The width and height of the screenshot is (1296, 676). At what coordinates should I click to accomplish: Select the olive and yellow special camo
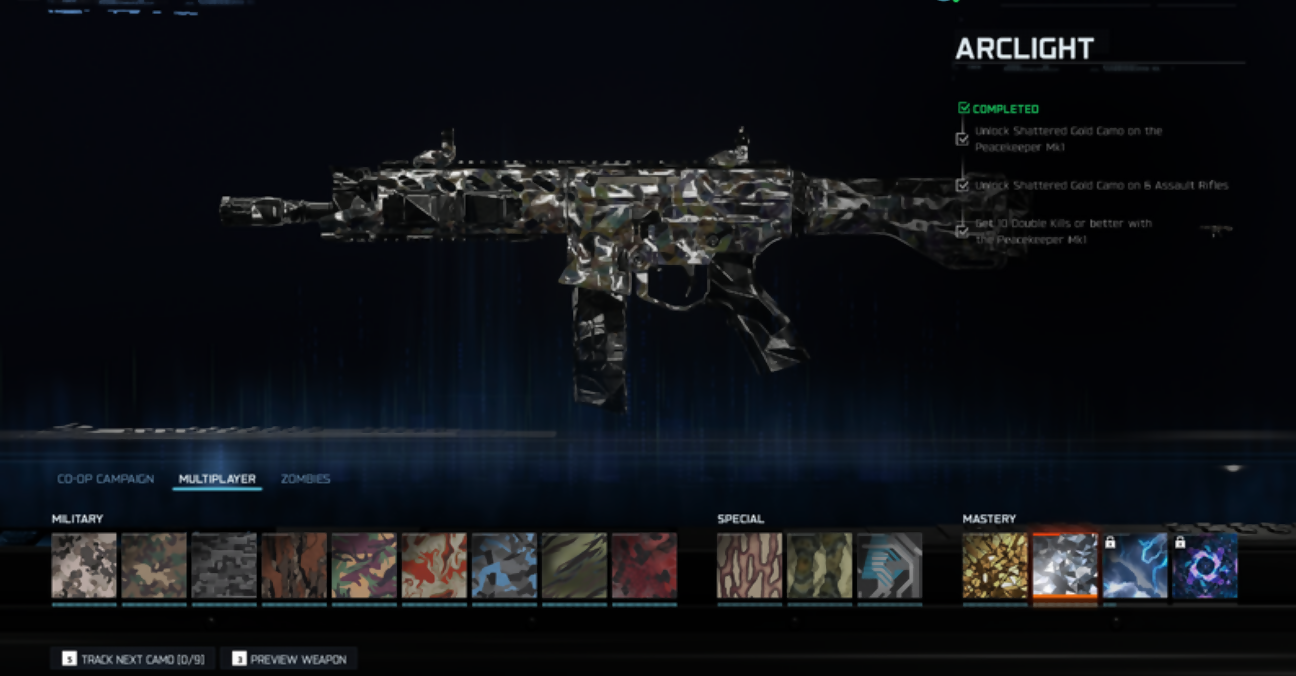click(820, 566)
